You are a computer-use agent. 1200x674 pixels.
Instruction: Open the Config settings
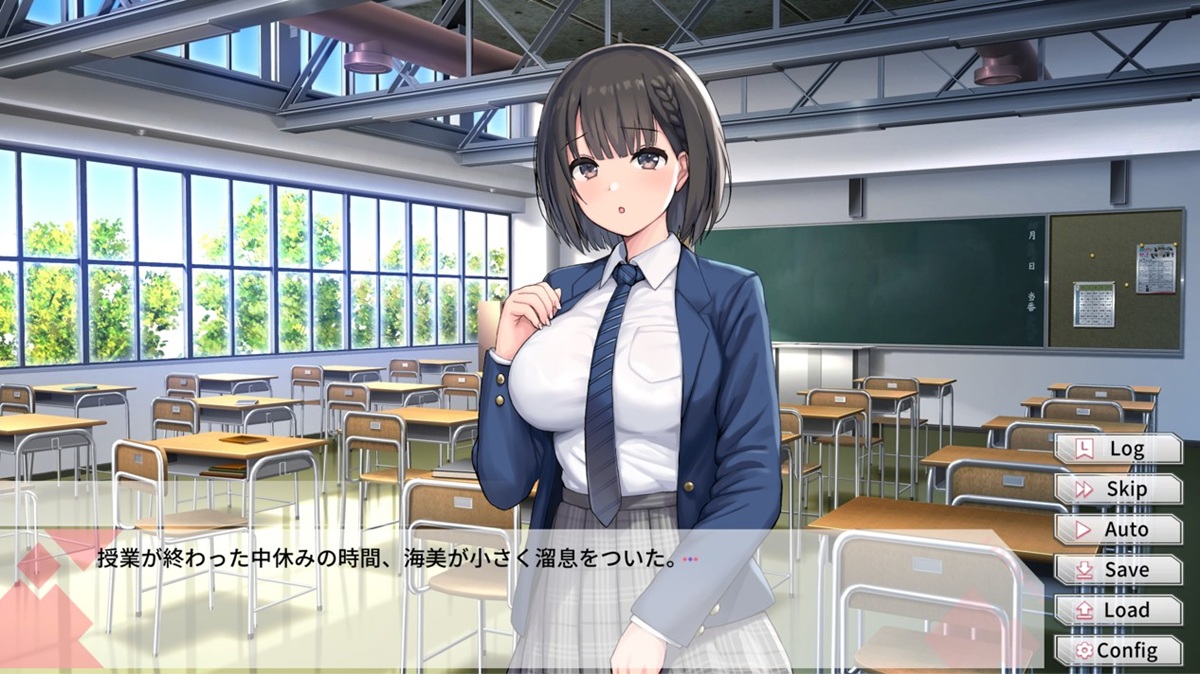pyautogui.click(x=1118, y=650)
